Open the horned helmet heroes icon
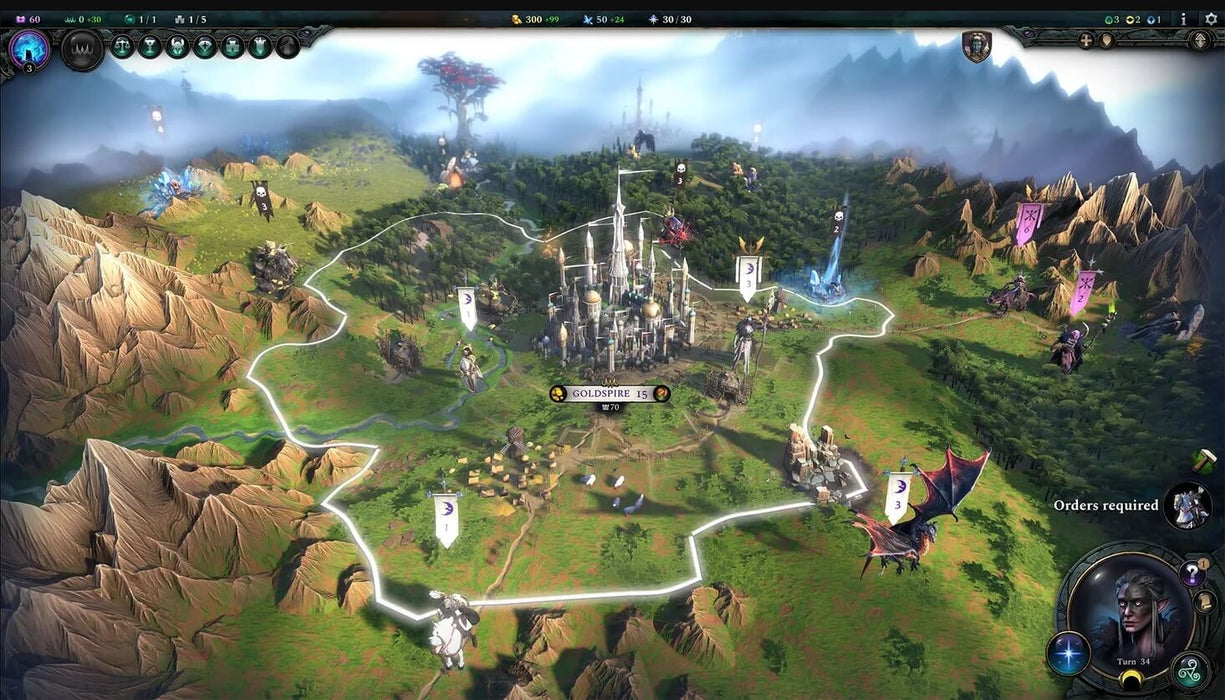Screen dimensions: 1225x700 point(177,46)
